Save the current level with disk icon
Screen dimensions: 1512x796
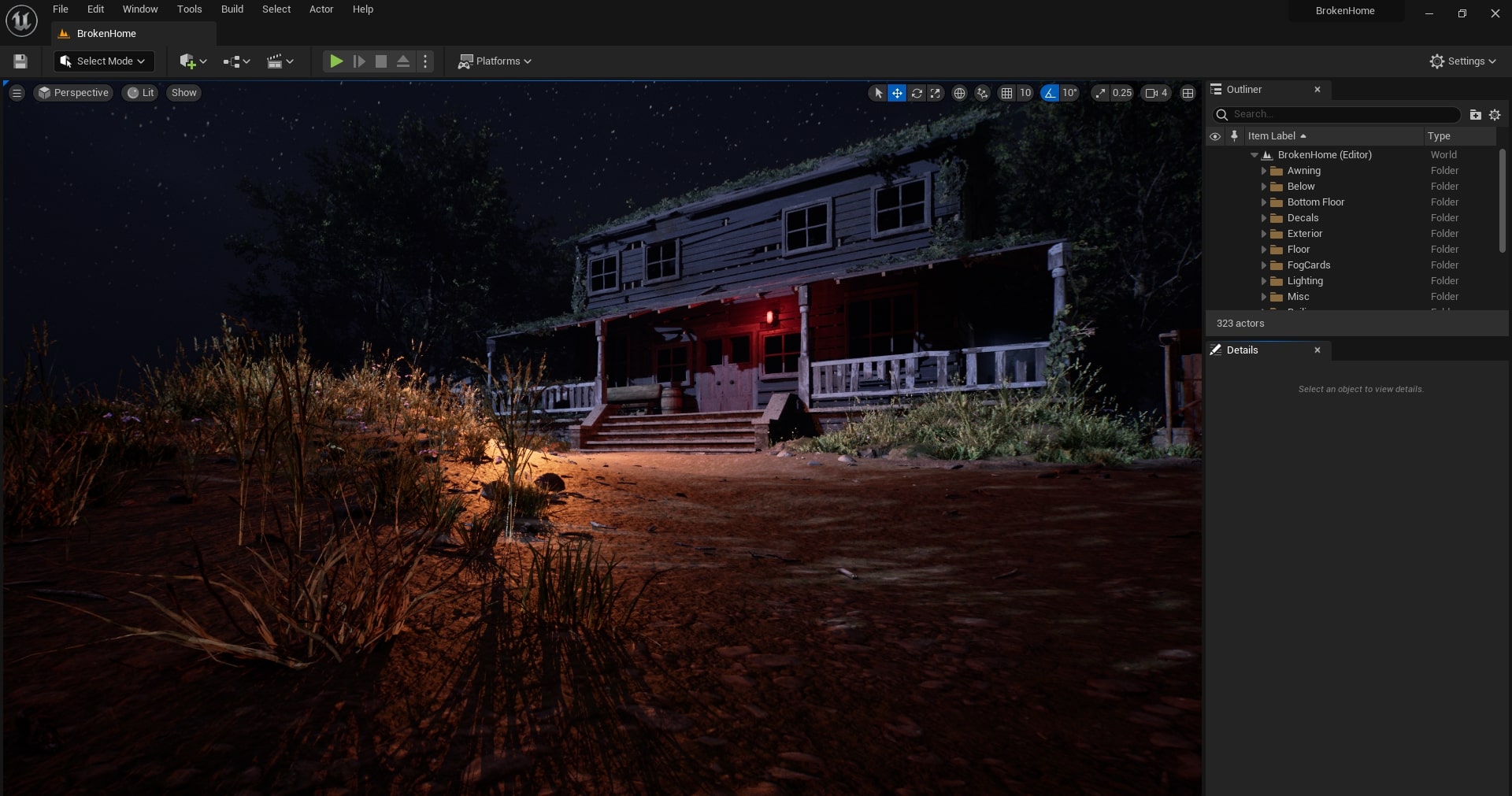pos(21,61)
